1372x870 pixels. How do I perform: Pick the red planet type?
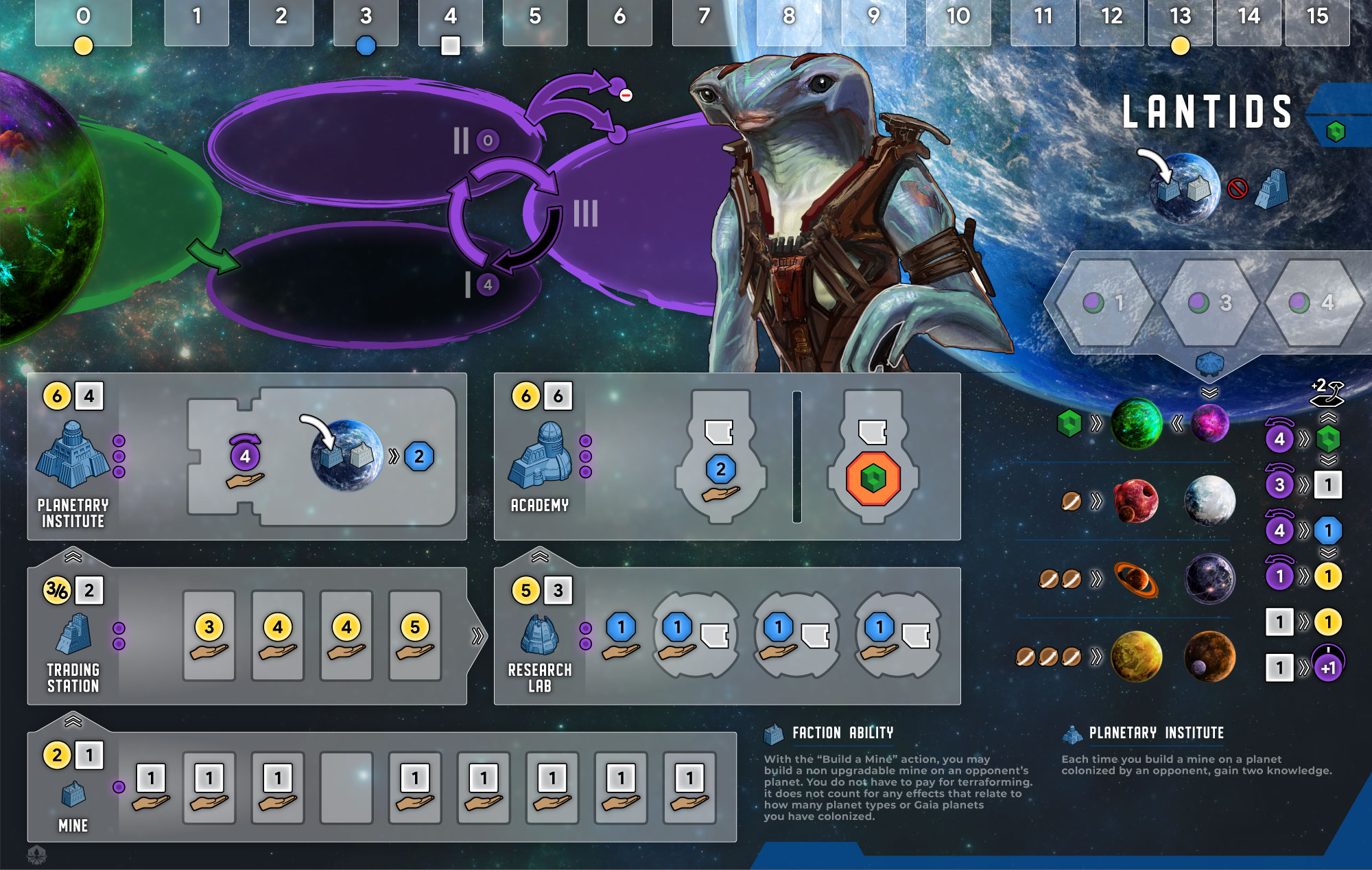[x=1136, y=501]
